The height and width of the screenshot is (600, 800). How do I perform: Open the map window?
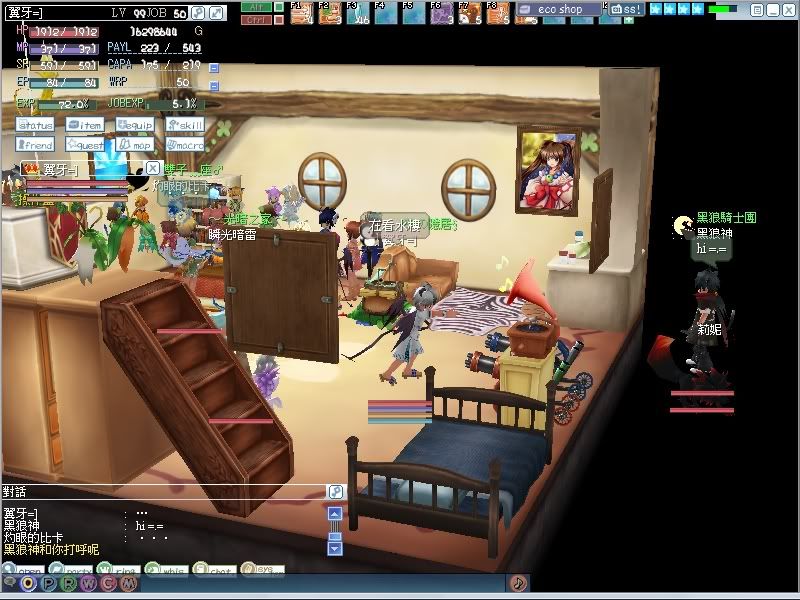coord(135,145)
